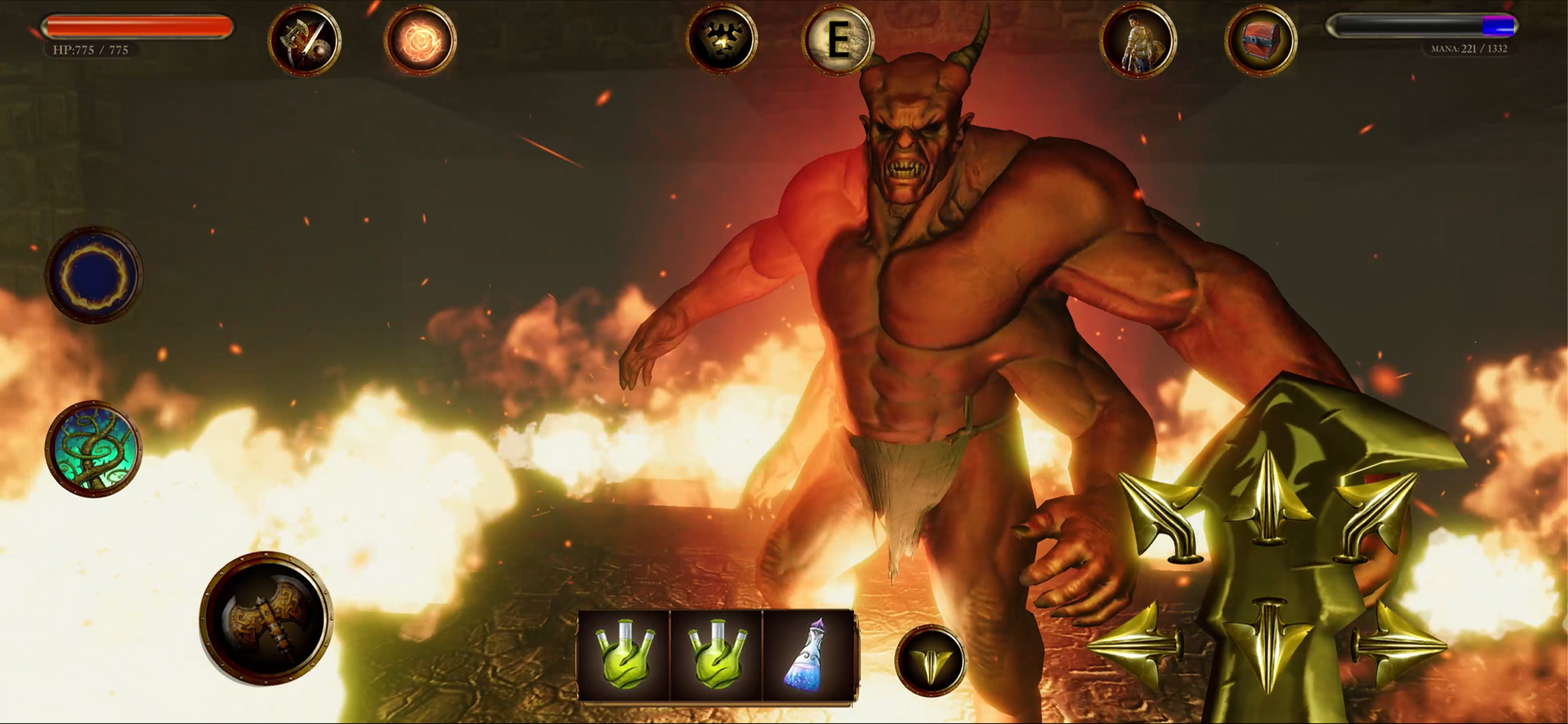The image size is (1568, 724).
Task: Open settings via the gear icon
Action: click(722, 40)
